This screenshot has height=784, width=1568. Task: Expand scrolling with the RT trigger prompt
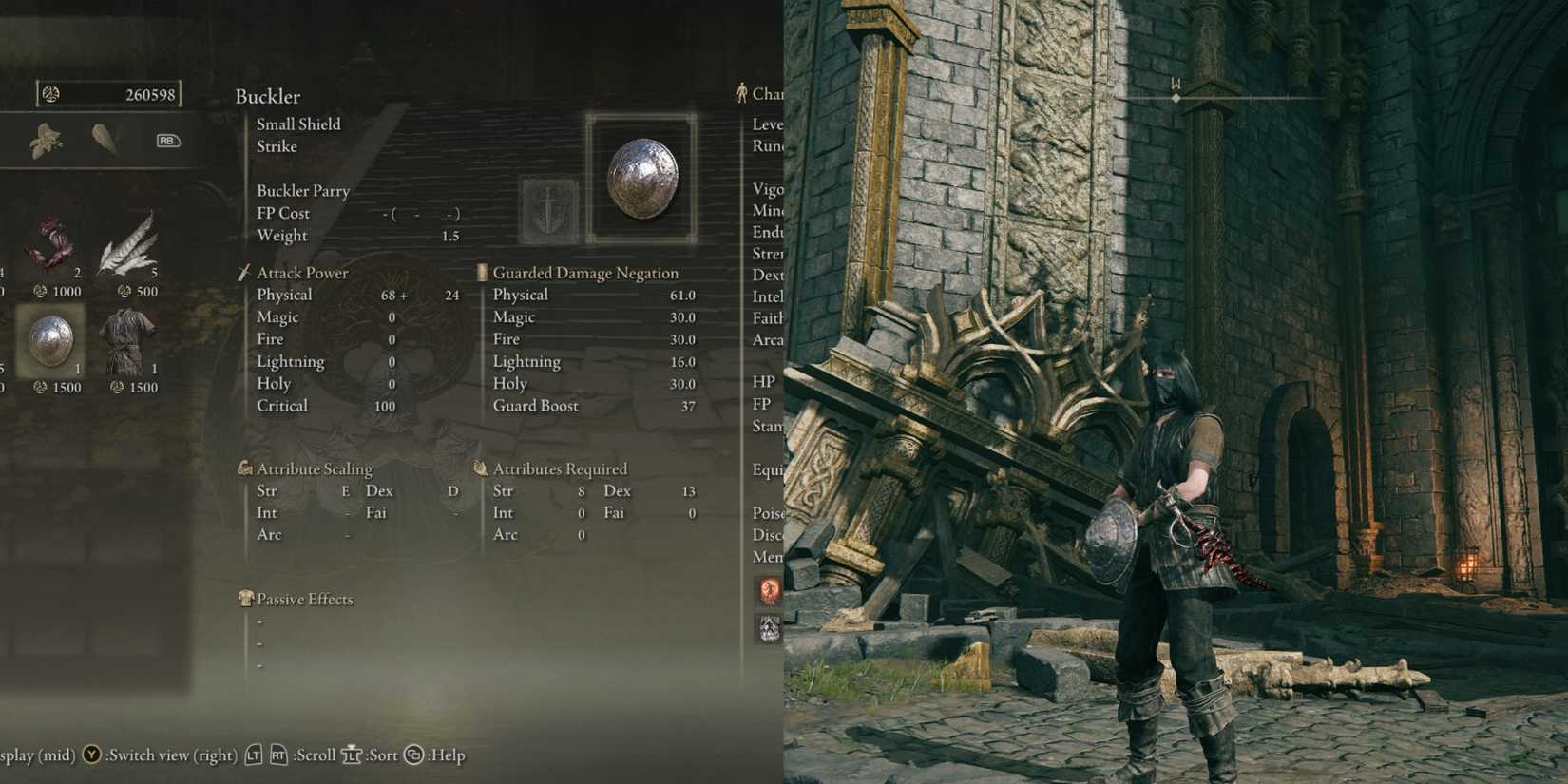tap(279, 755)
